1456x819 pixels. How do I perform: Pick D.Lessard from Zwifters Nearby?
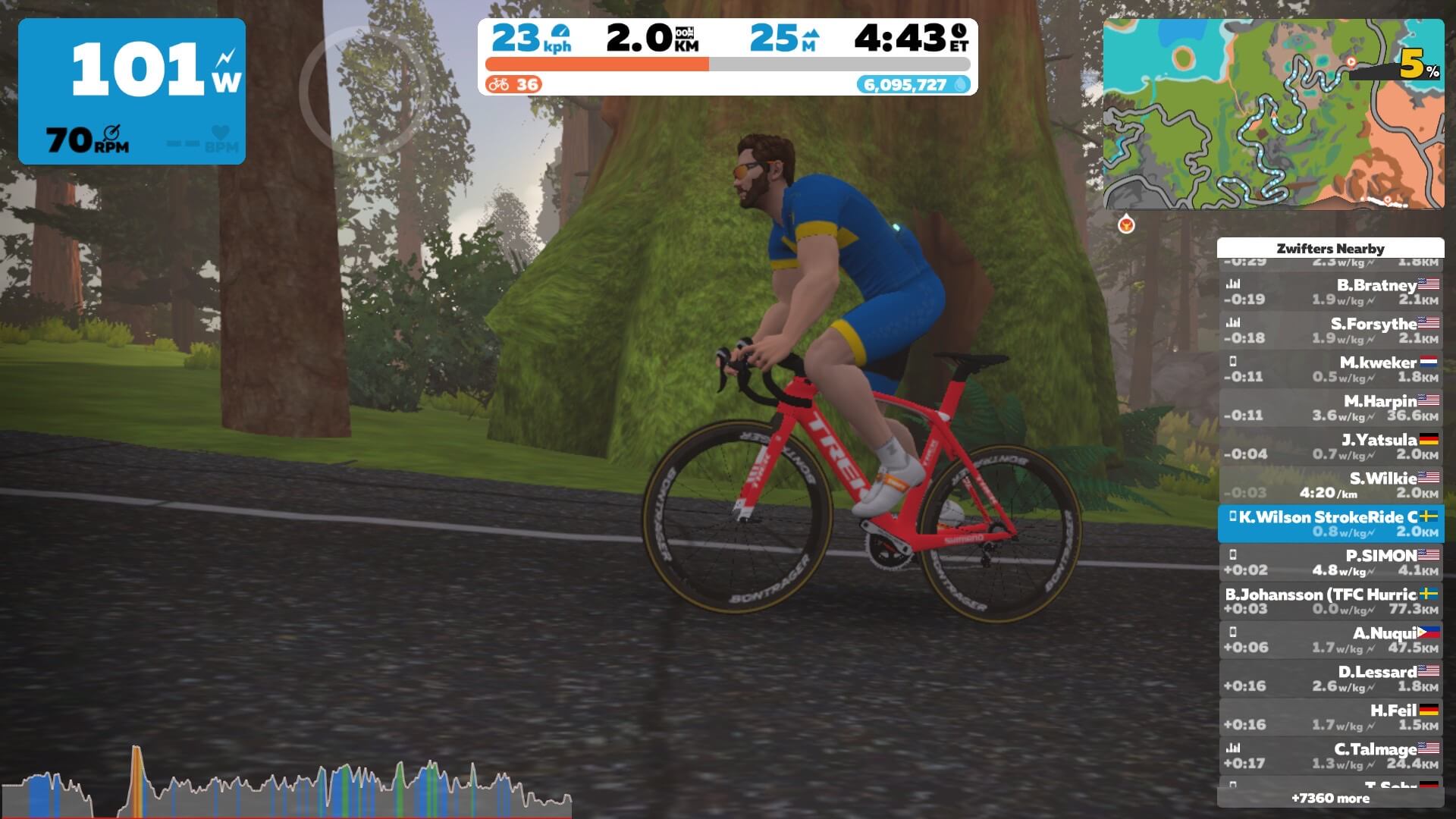[x=1331, y=679]
